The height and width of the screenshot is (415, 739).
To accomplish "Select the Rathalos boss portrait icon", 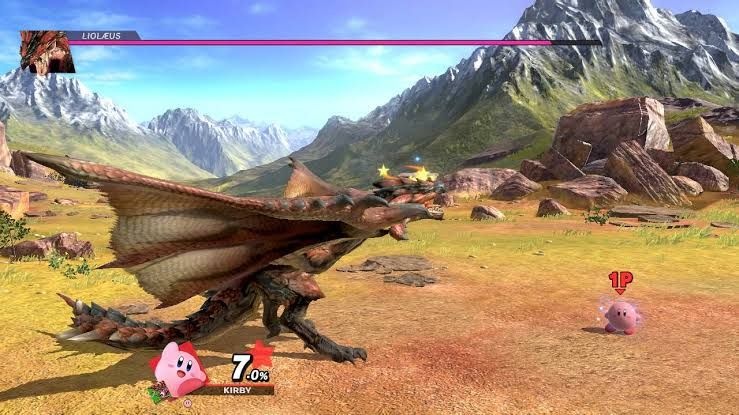I will click(47, 52).
